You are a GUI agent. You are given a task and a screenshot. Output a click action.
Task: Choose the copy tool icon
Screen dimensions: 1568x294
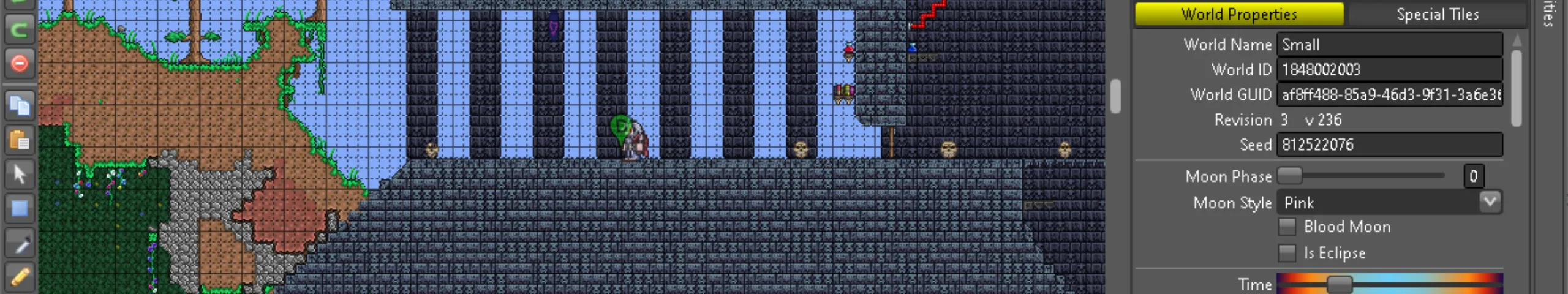[x=20, y=106]
